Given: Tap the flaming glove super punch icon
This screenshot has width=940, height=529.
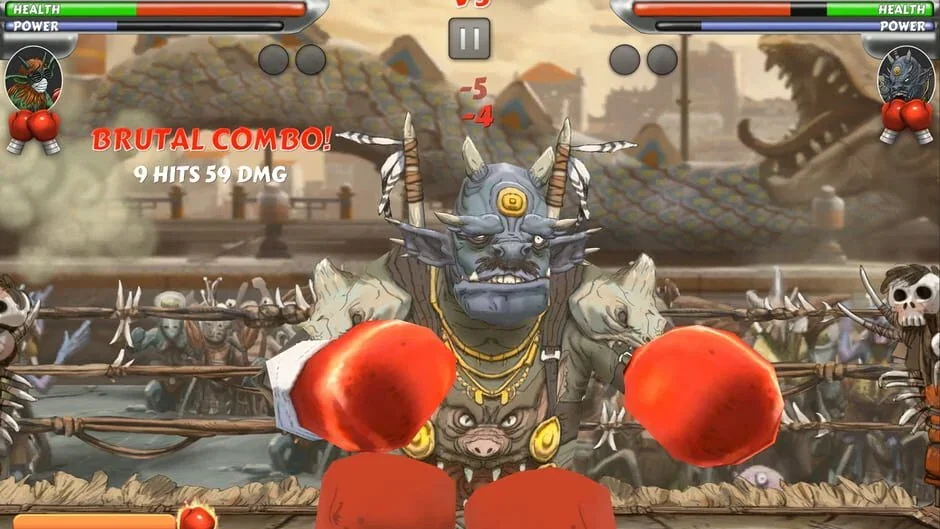Looking at the screenshot, I should (x=197, y=517).
